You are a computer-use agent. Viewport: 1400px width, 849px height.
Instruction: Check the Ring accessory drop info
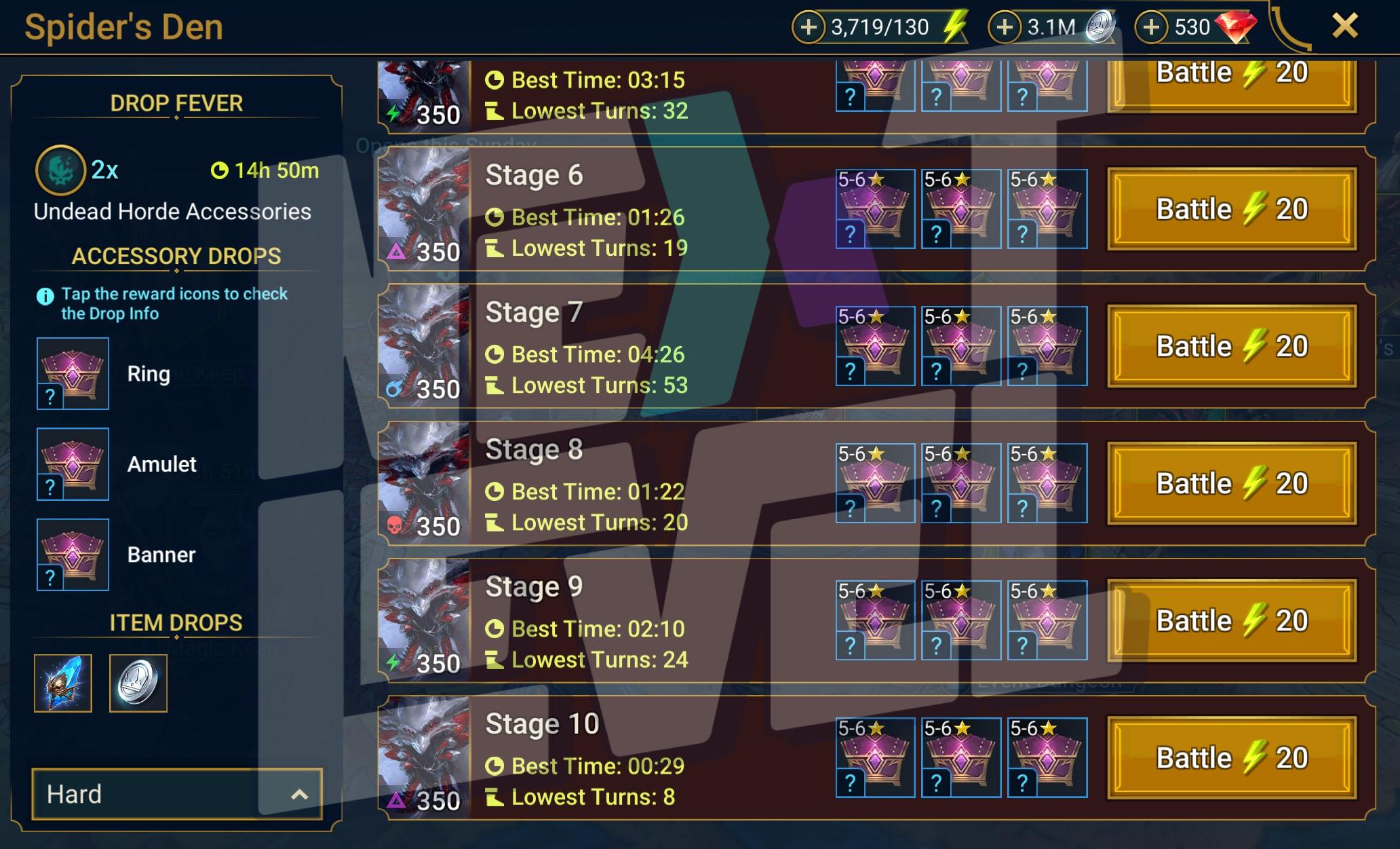(x=73, y=373)
